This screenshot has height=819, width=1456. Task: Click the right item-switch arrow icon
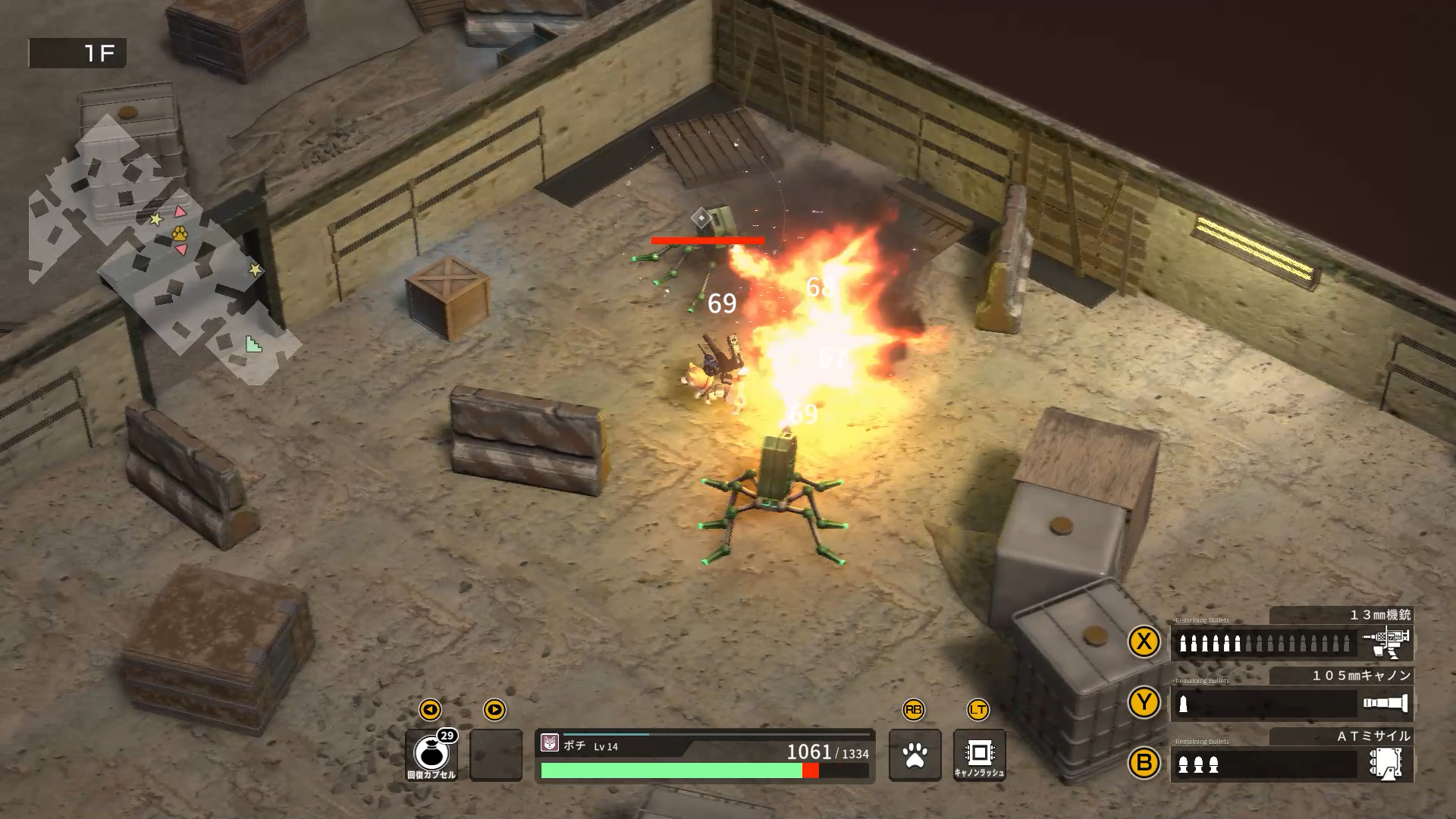click(497, 711)
